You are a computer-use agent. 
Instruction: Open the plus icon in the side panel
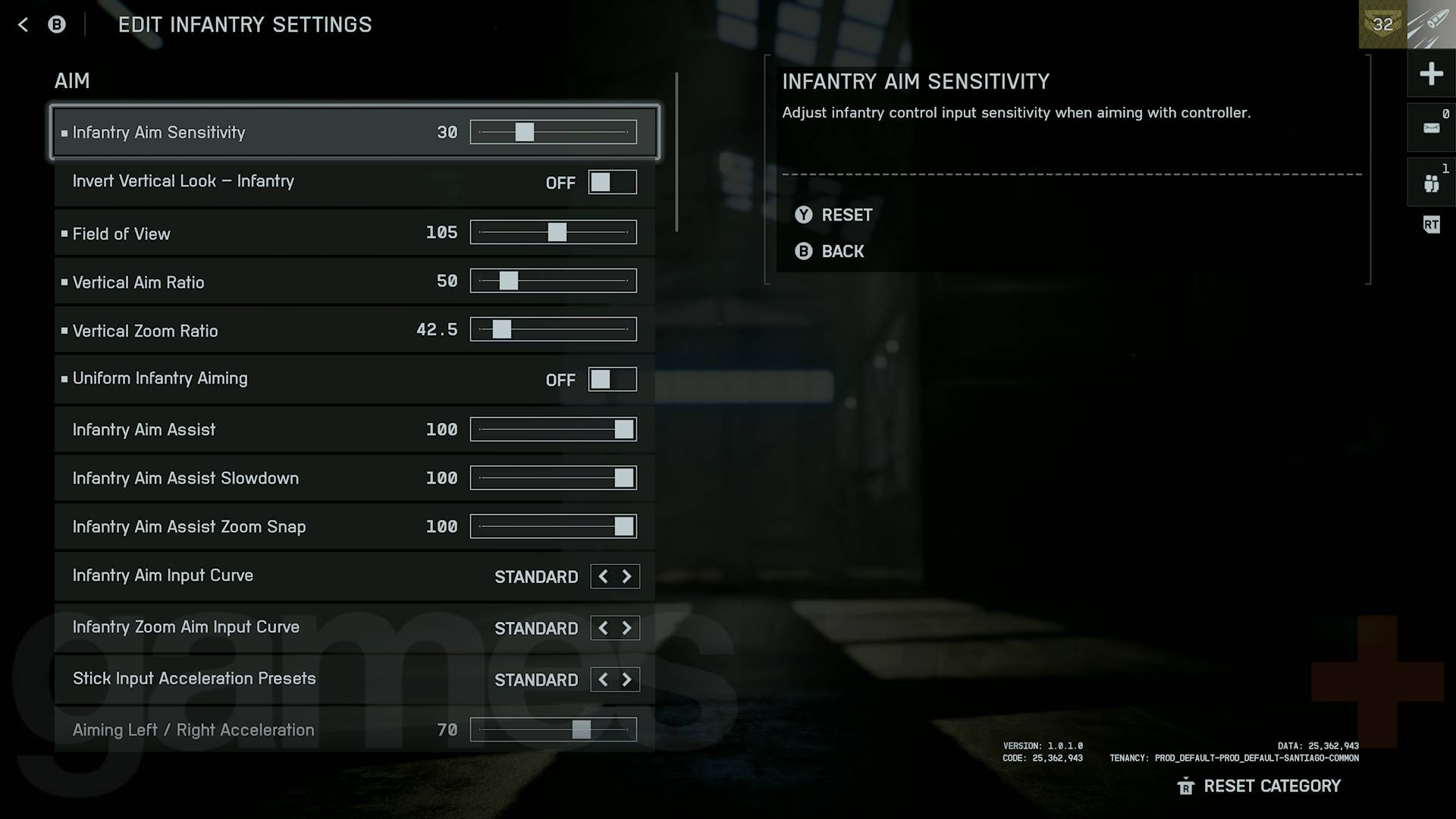point(1431,74)
